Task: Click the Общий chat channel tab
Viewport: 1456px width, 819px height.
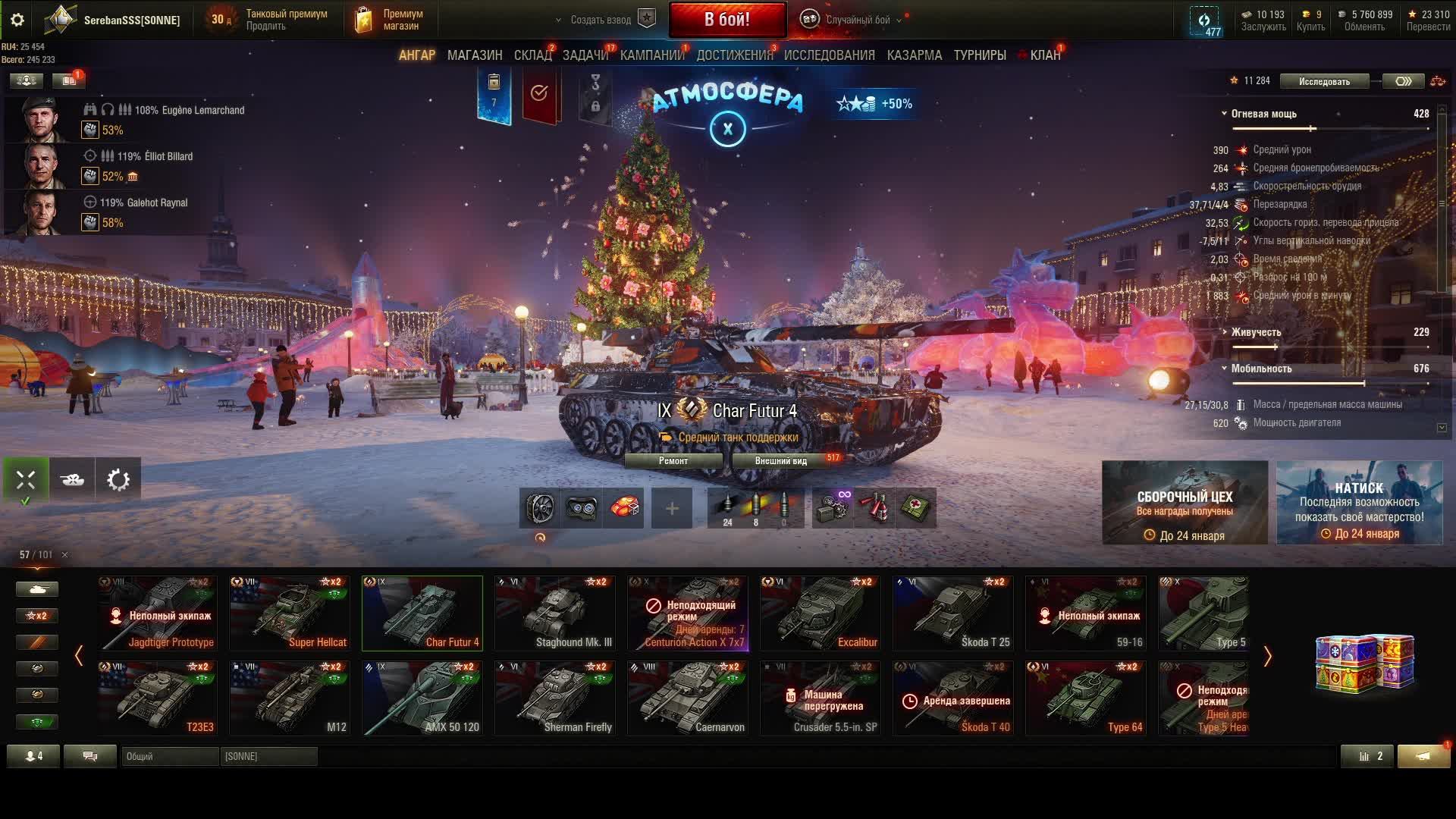Action: point(169,756)
